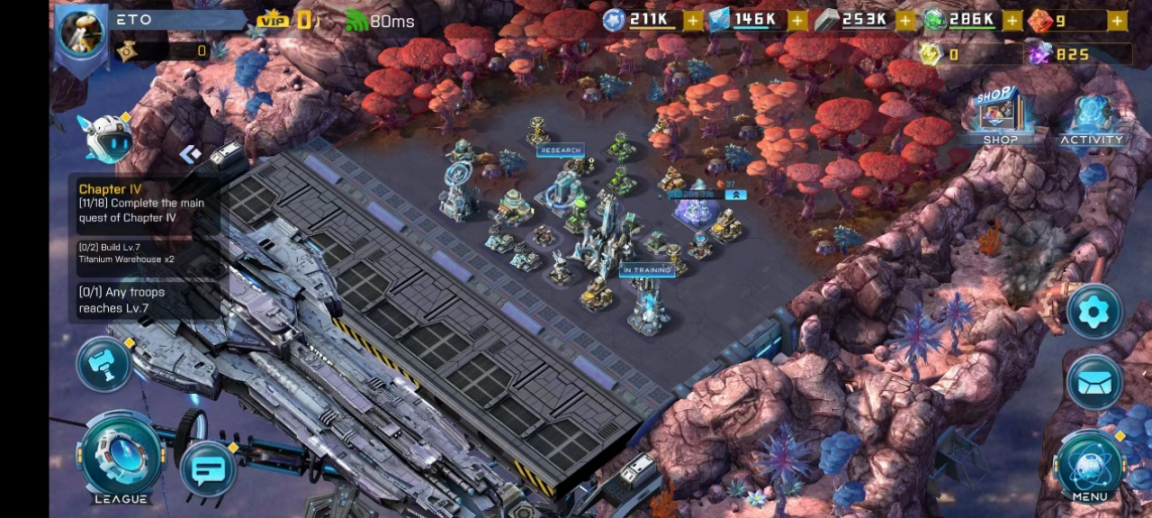Tap the robot assistant icon
This screenshot has height=518, width=1152.
106,138
